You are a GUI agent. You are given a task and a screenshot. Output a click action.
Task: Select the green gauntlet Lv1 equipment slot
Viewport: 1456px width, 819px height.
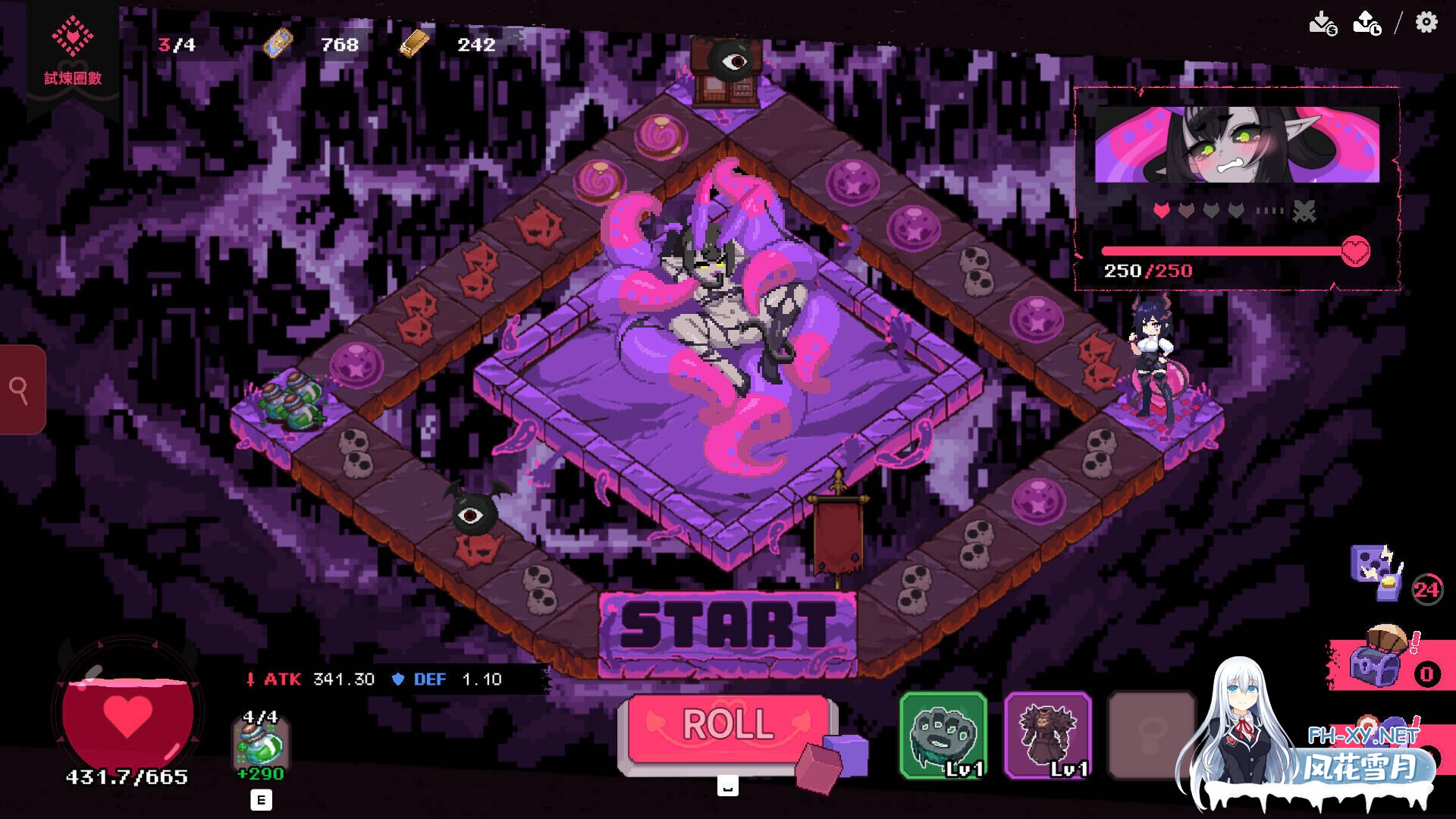[x=943, y=734]
